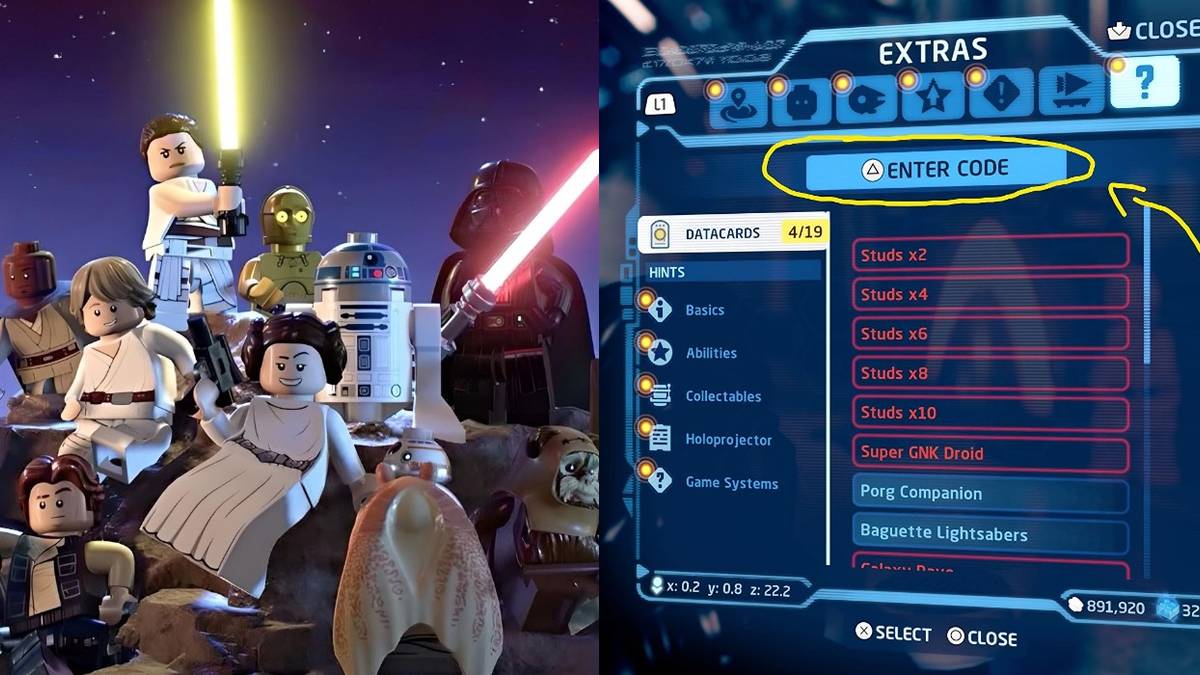The height and width of the screenshot is (675, 1200).
Task: Select the Studs x10 extra
Action: pos(990,412)
